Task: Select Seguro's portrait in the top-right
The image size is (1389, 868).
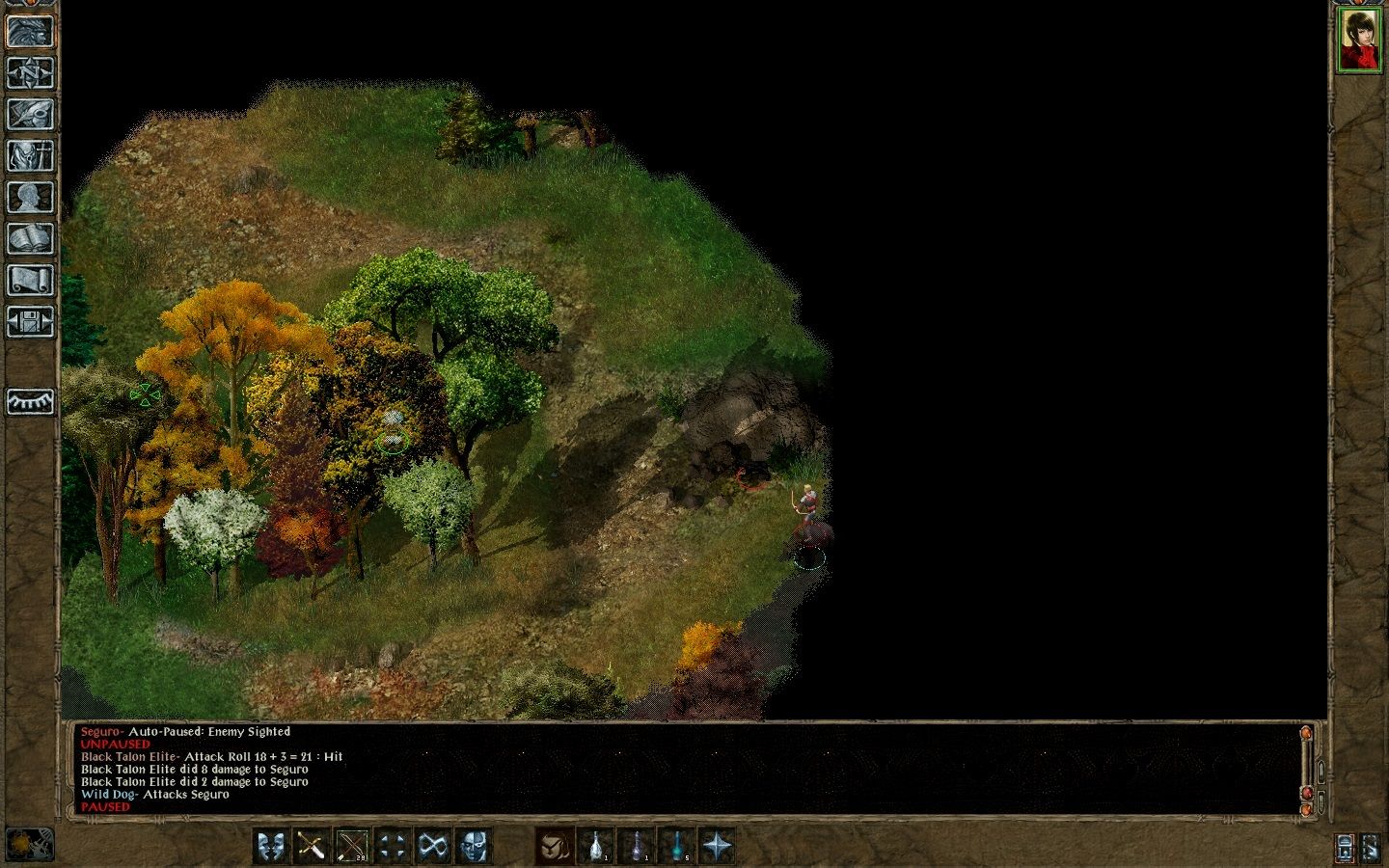Action: pyautogui.click(x=1358, y=39)
